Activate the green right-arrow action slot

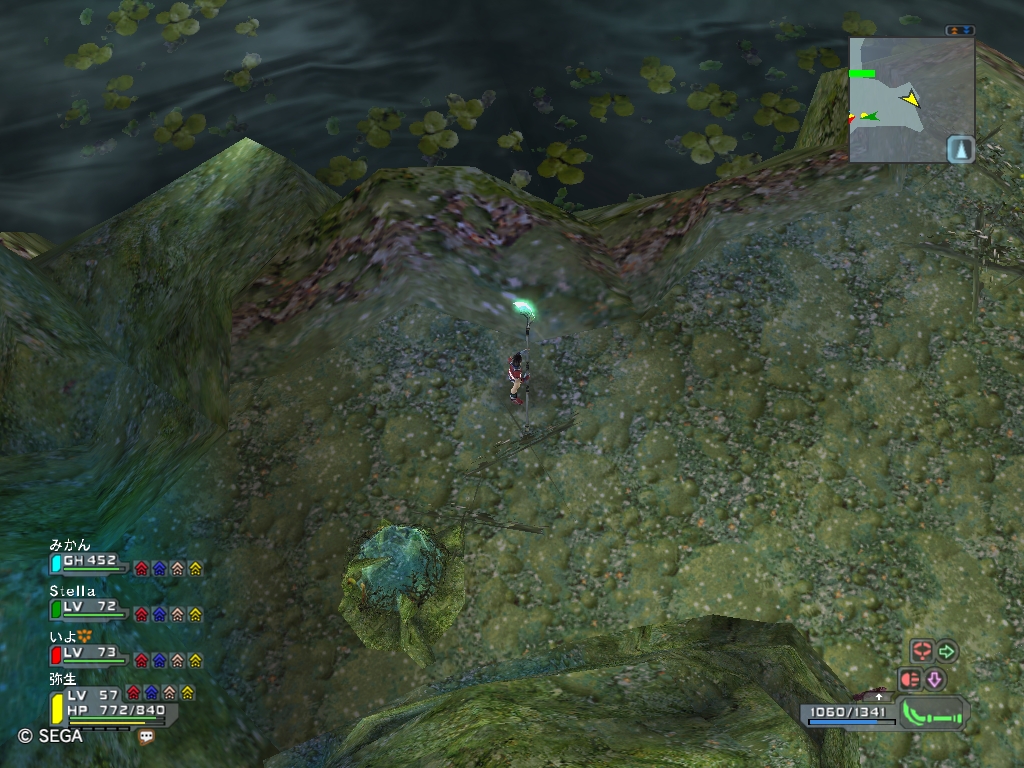[947, 652]
